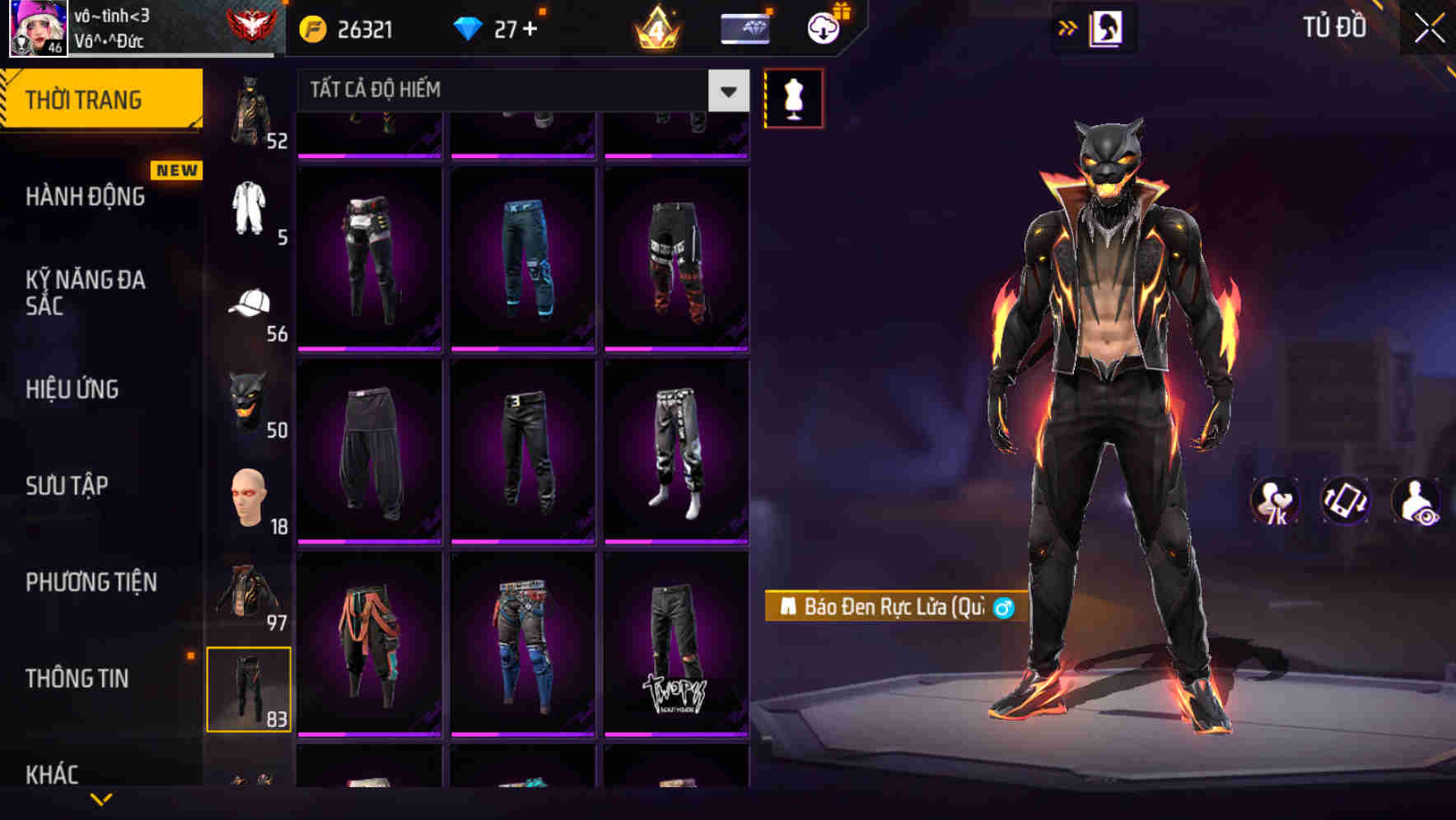
Task: Open the Tất Cả Độ Hiếm rarity dropdown
Action: (x=519, y=91)
